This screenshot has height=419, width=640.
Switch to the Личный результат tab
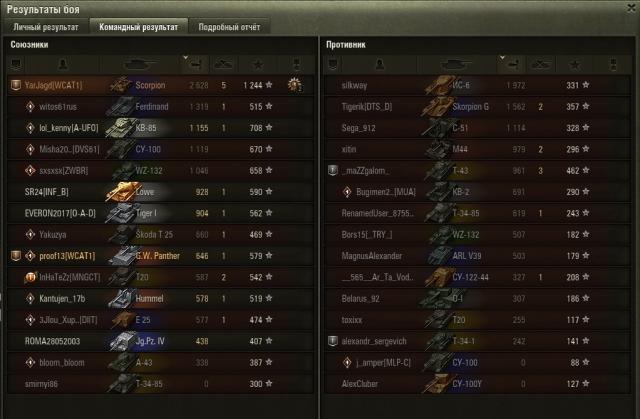(46, 27)
